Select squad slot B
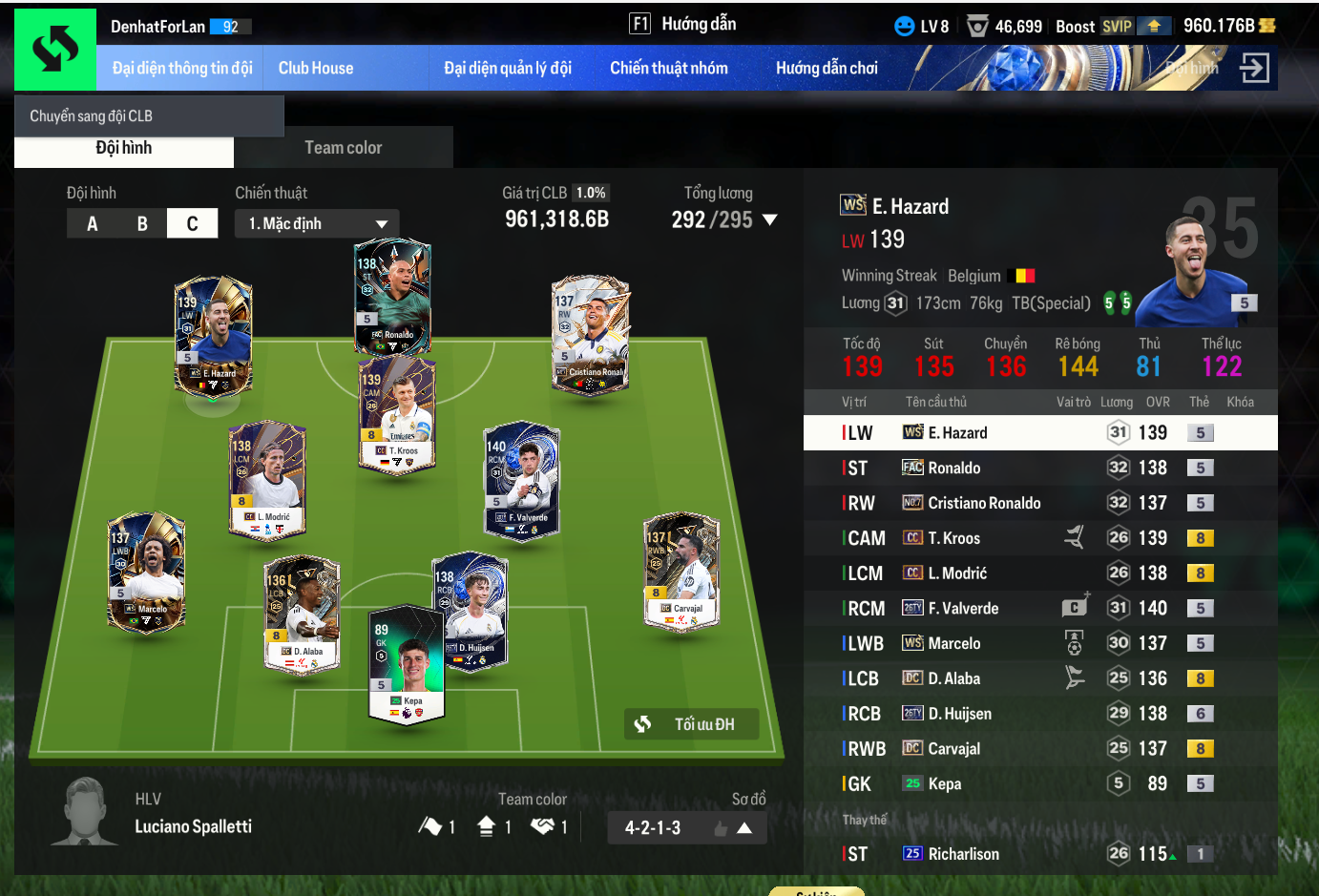This screenshot has width=1319, height=896. [142, 224]
